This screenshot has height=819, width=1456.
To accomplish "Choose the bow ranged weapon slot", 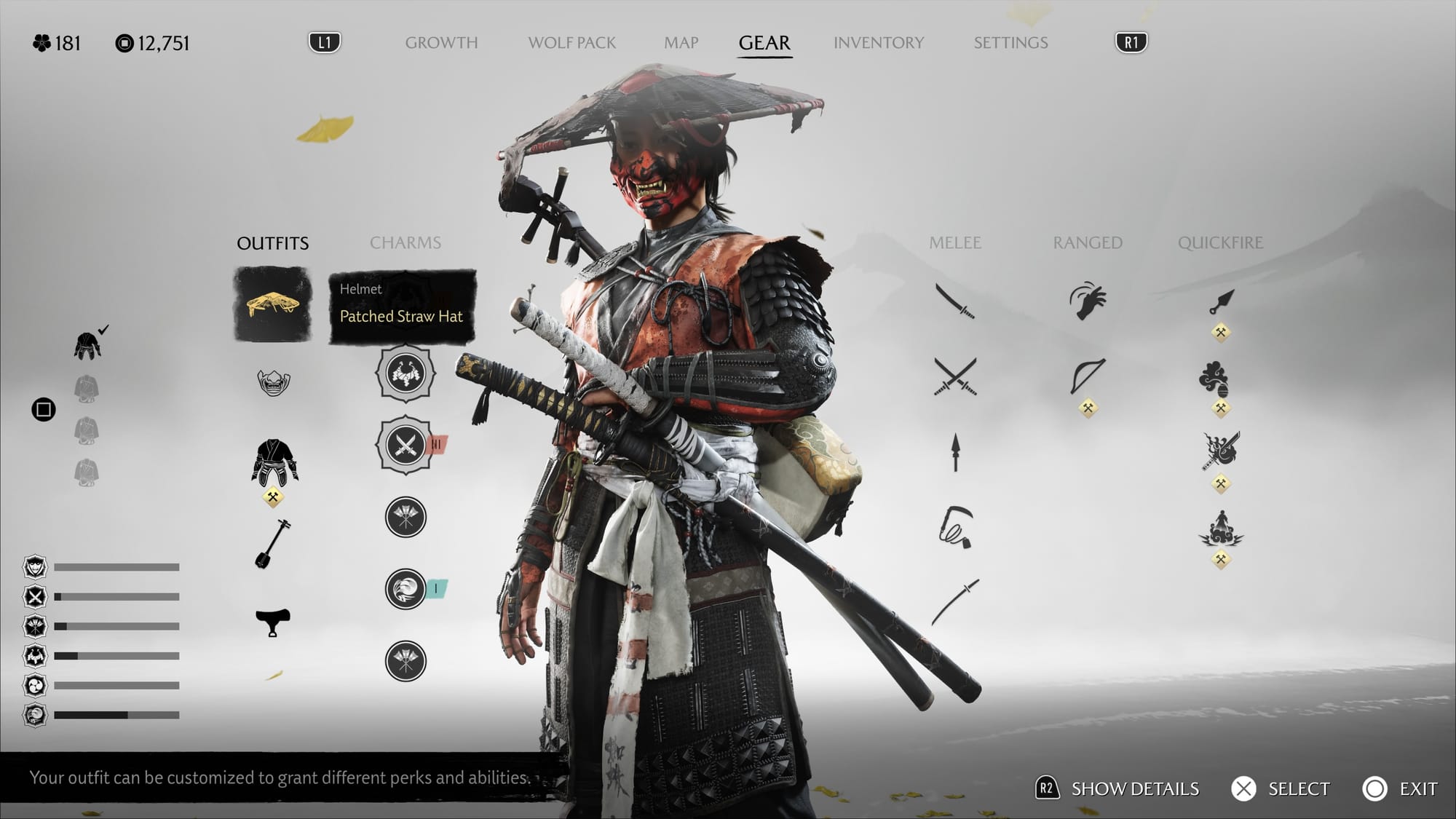I will (1088, 376).
